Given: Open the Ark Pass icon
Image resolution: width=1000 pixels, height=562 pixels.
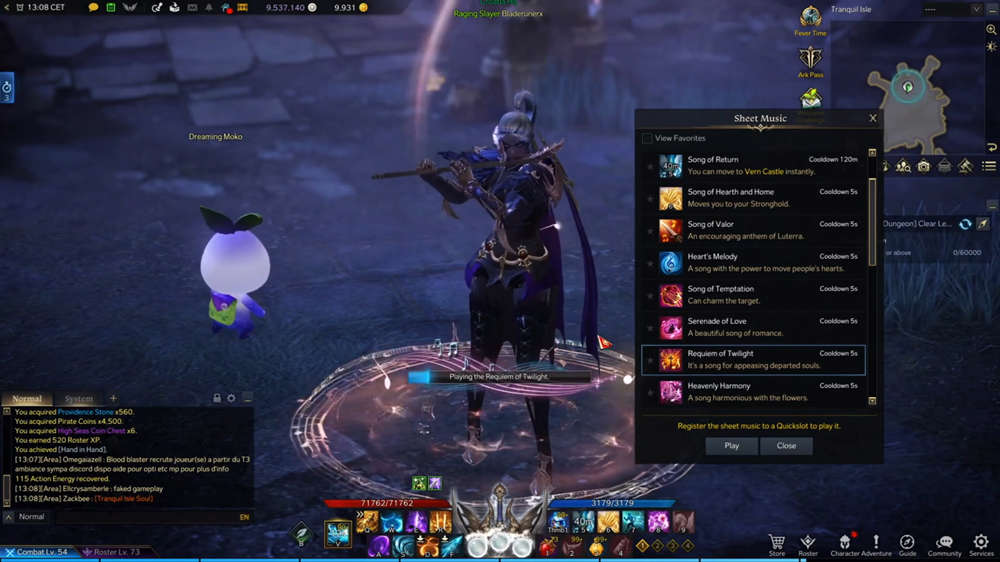Looking at the screenshot, I should (x=810, y=60).
